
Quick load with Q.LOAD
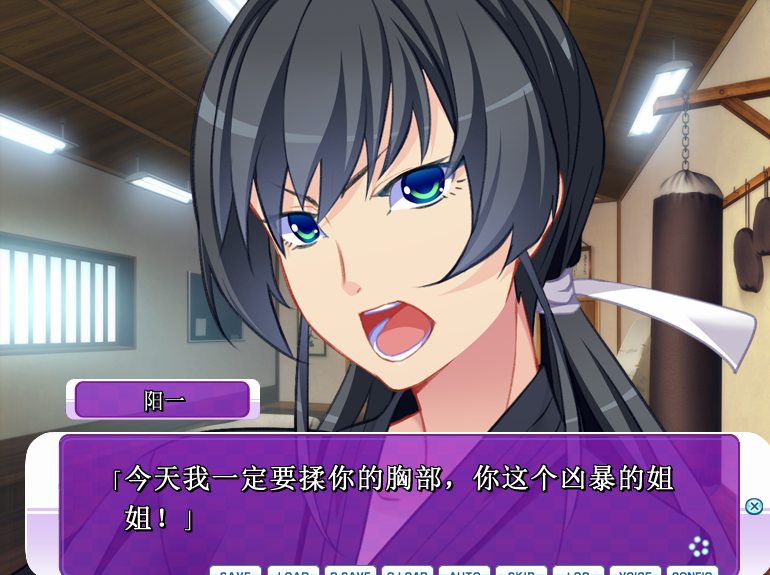(x=407, y=571)
